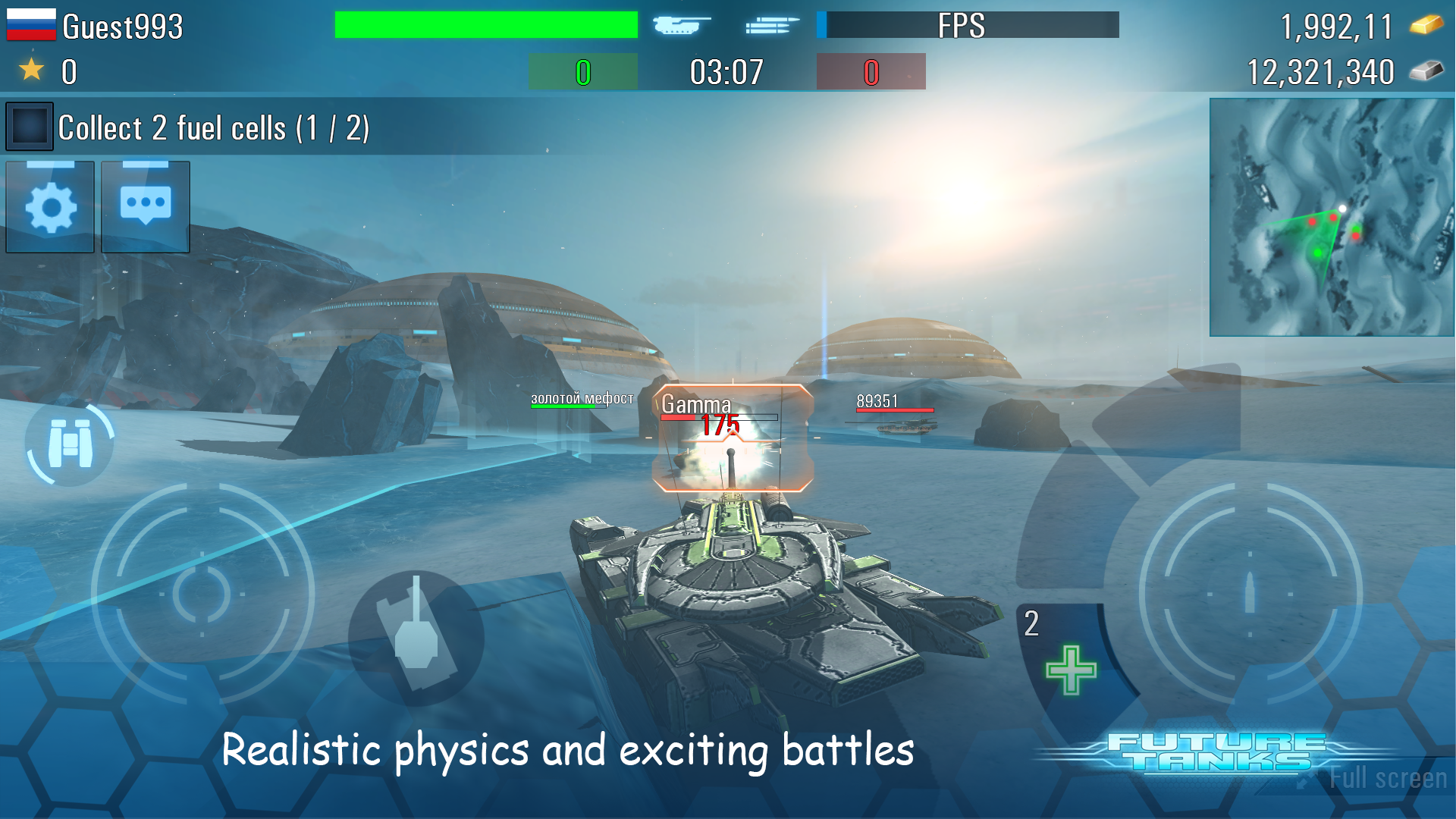Open the settings gear menu
The height and width of the screenshot is (819, 1456).
49,206
